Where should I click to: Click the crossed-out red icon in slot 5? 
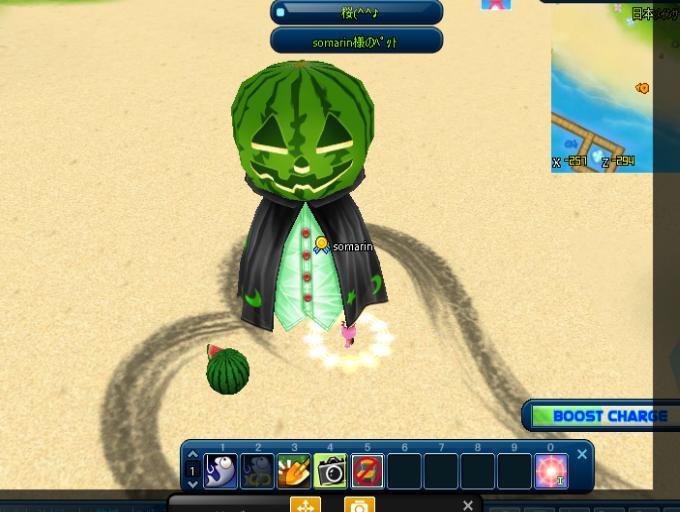(x=367, y=470)
